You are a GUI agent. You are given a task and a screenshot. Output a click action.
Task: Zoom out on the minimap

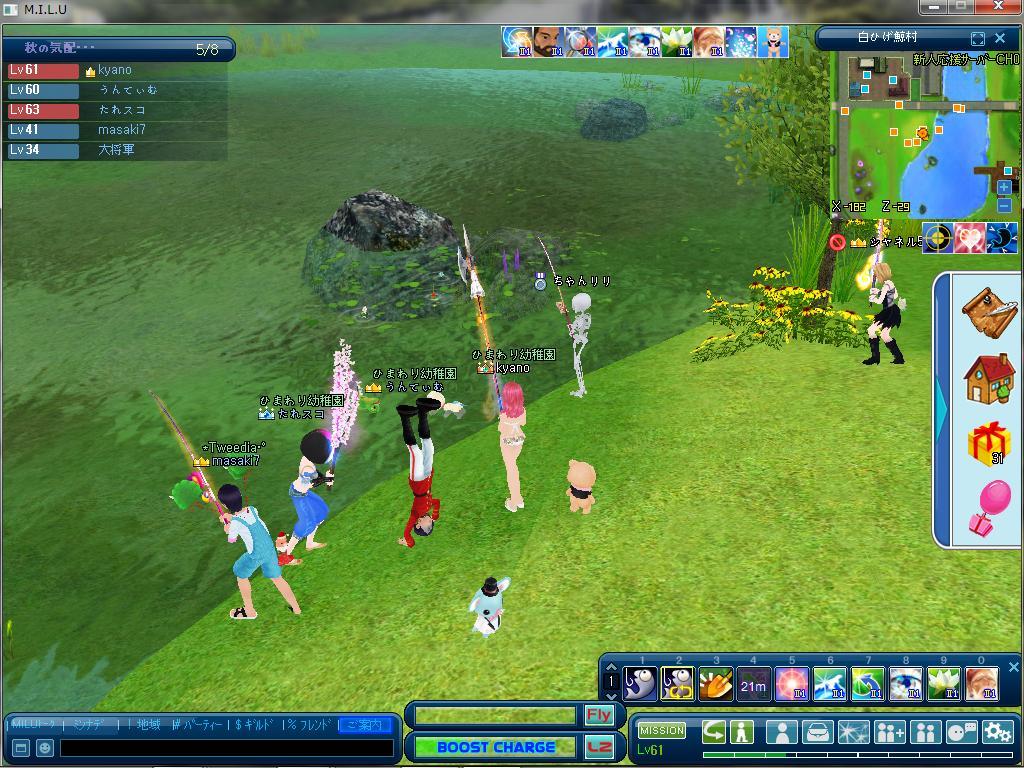point(1004,205)
